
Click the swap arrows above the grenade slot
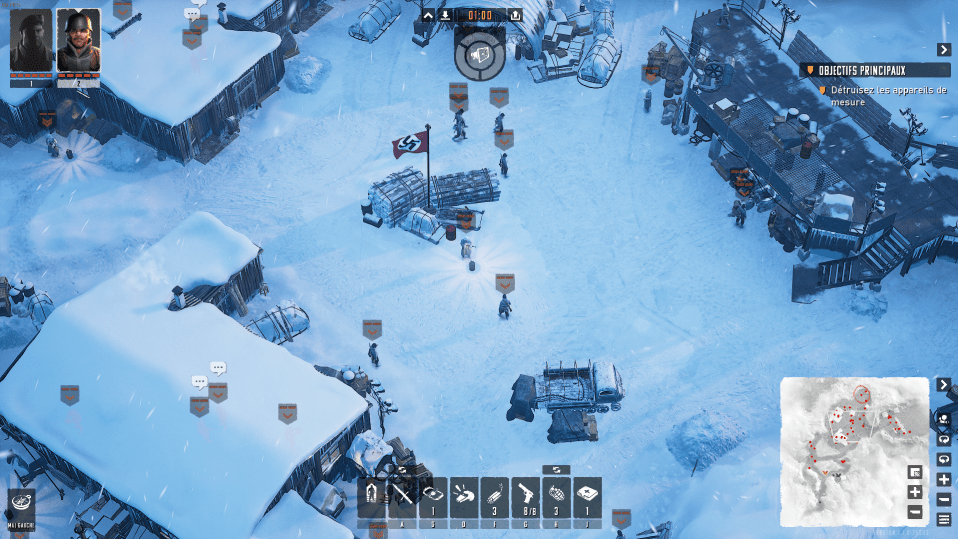557,469
